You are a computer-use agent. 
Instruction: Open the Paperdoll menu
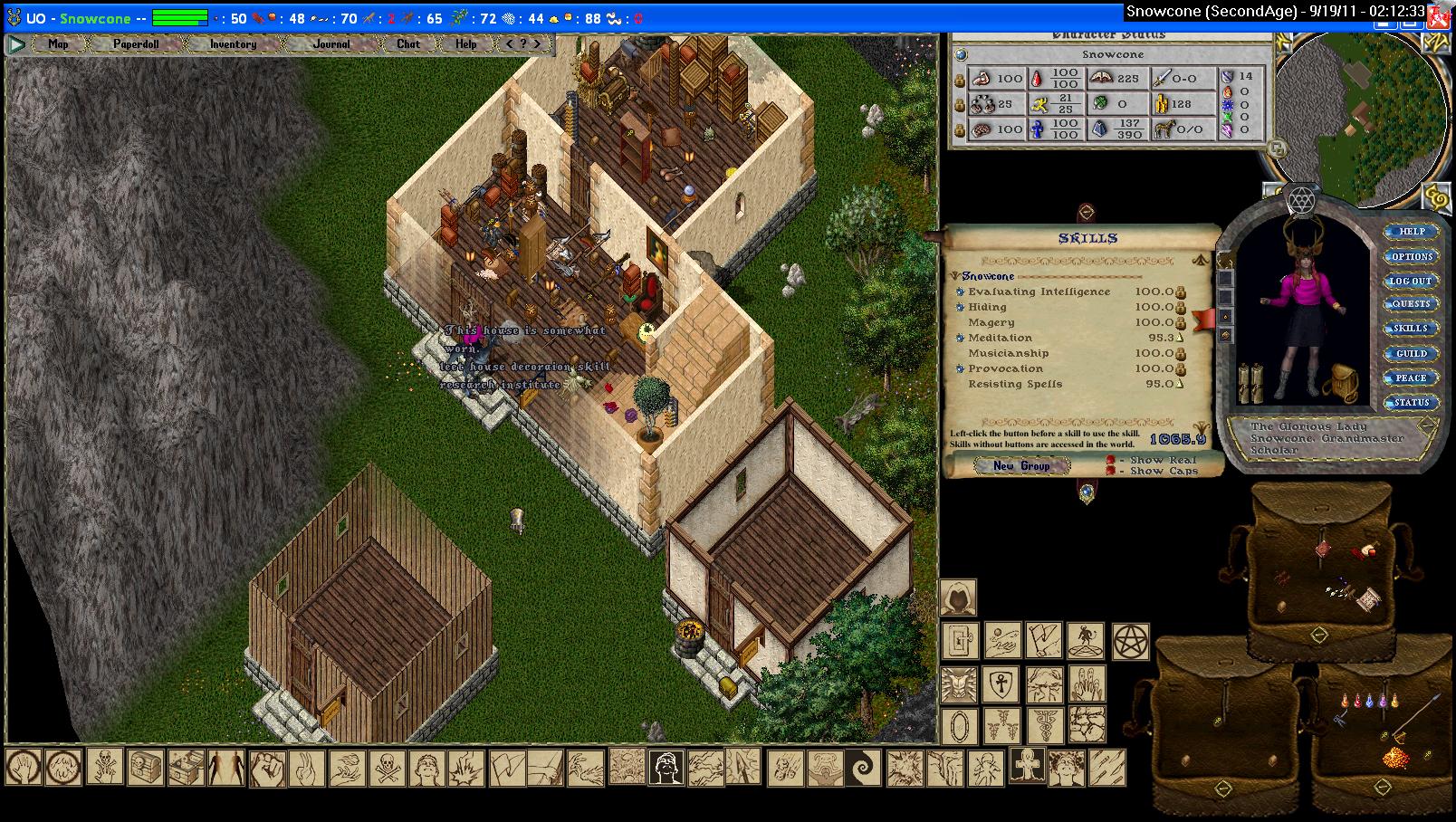pyautogui.click(x=136, y=43)
